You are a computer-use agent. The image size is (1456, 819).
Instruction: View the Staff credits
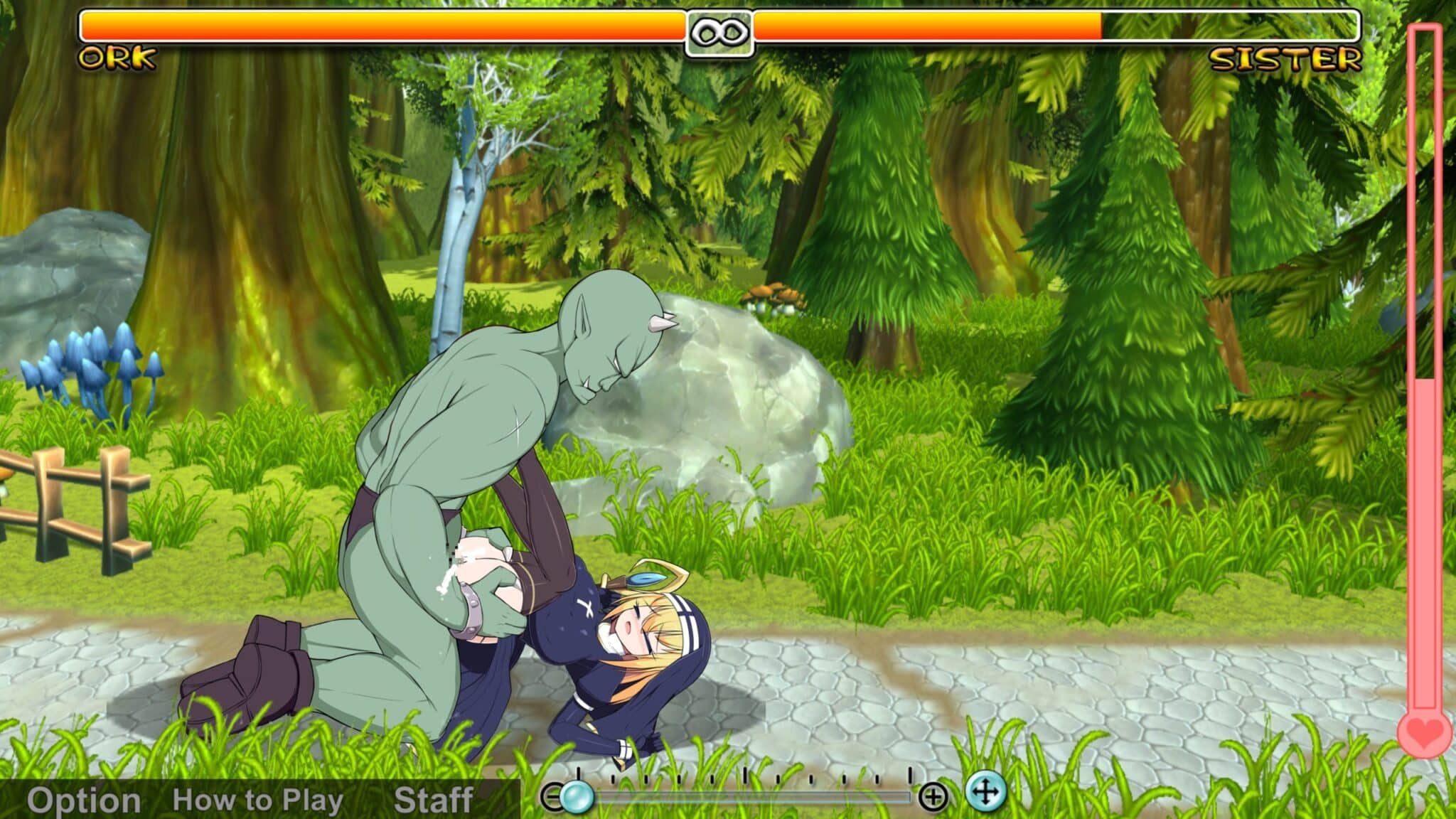point(433,801)
